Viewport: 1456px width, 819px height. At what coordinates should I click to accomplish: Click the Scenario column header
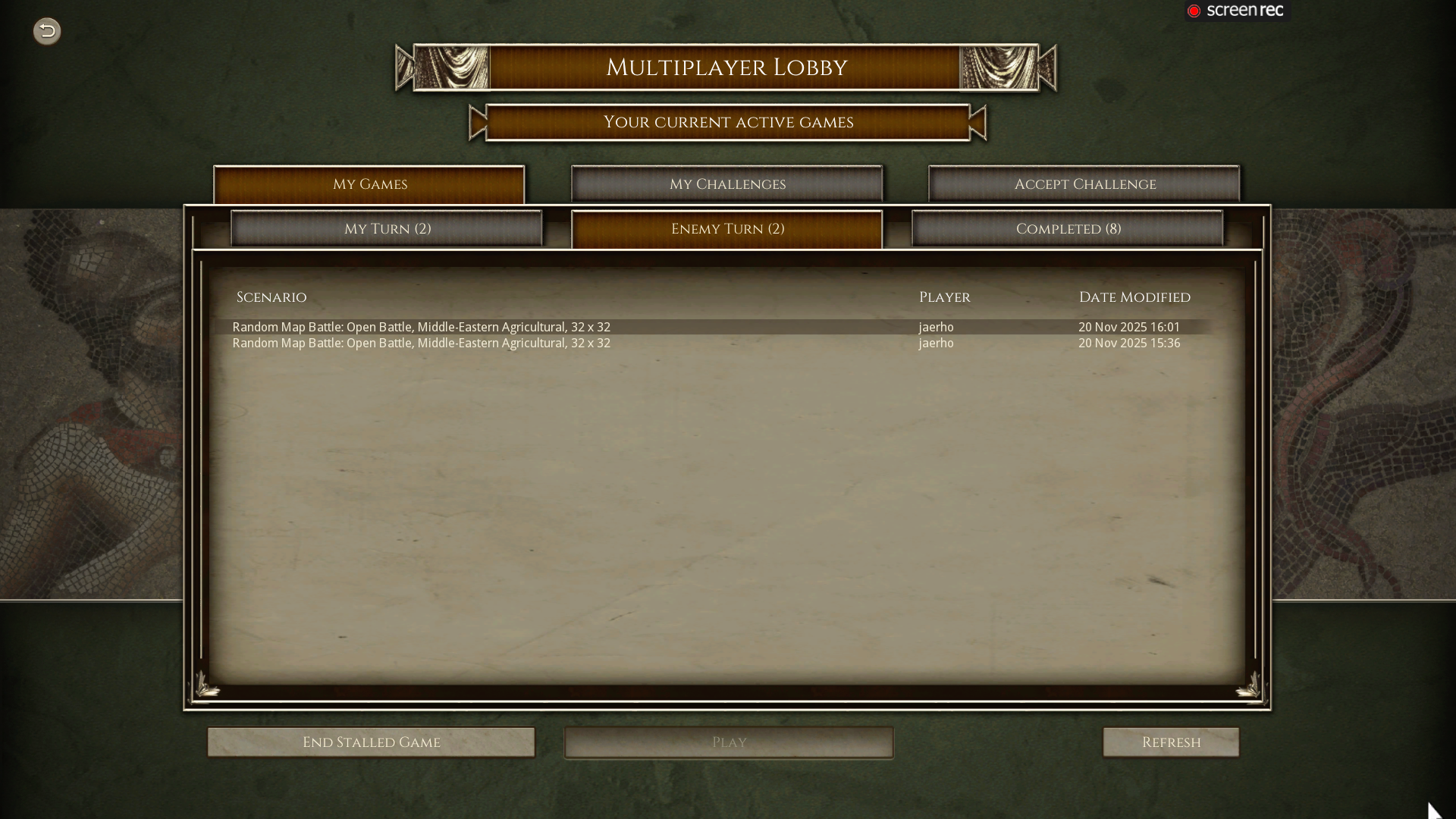(x=271, y=297)
